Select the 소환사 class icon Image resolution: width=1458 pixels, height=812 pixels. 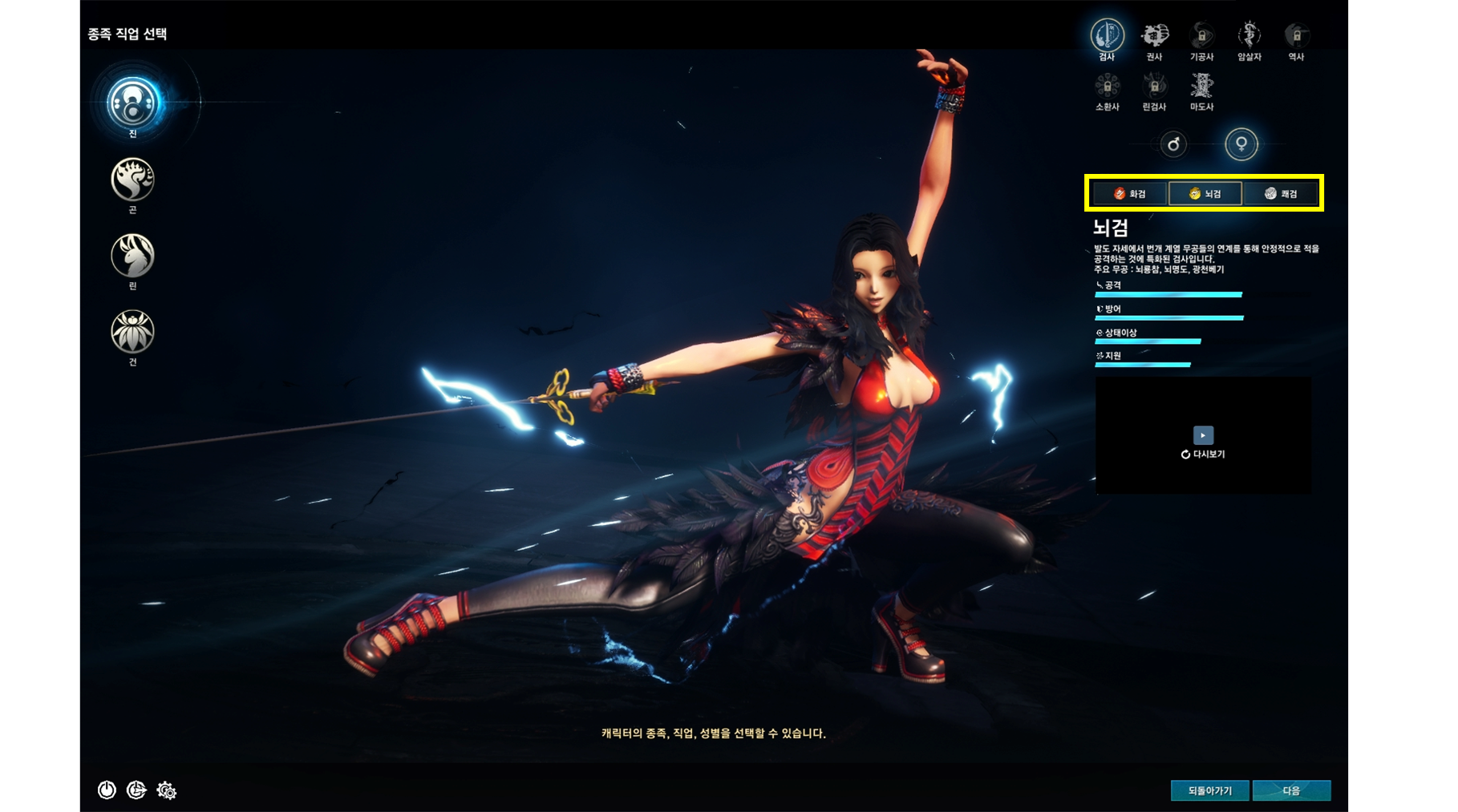pos(1108,87)
